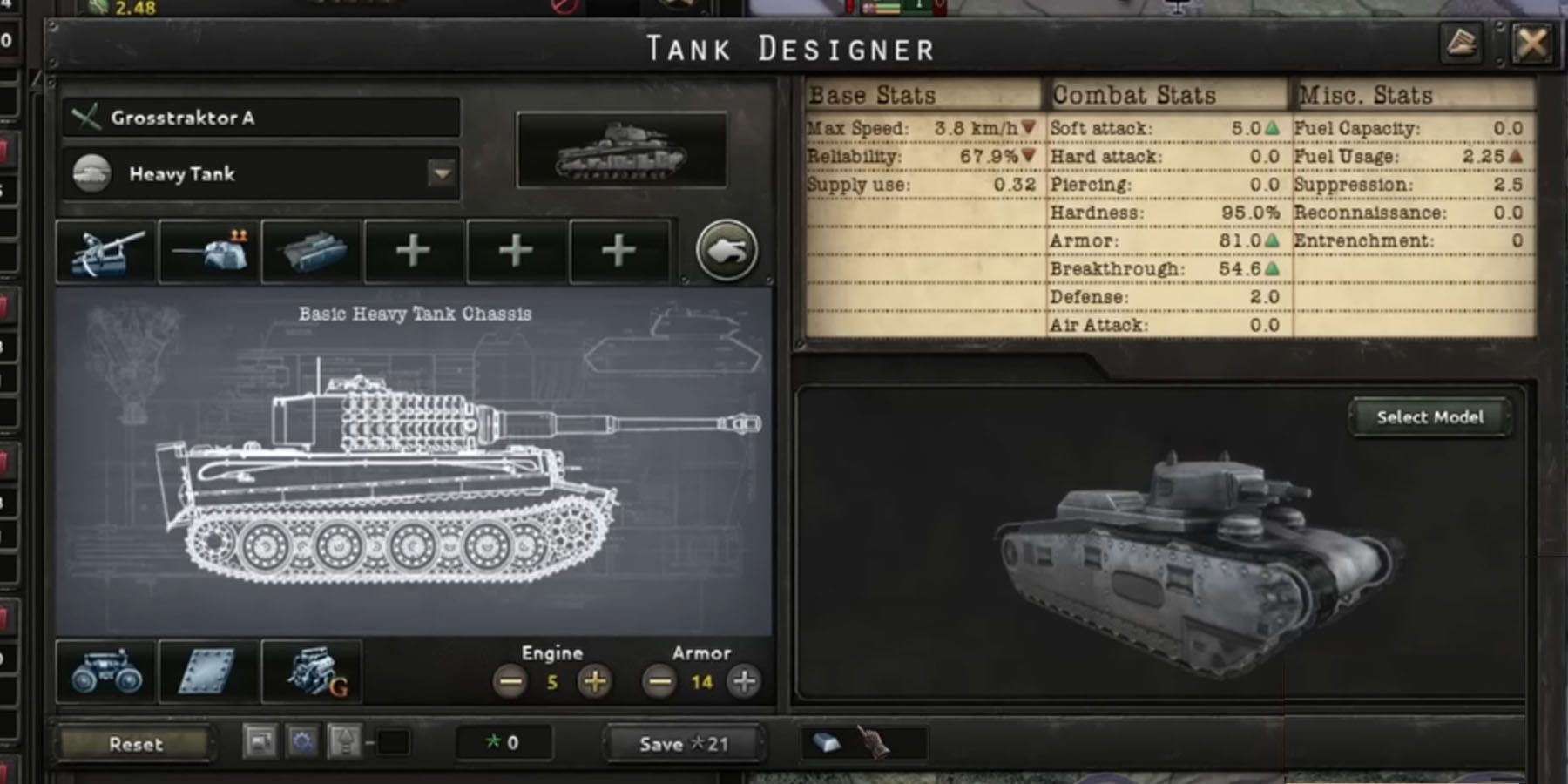
Task: Select the main gun module icon
Action: point(106,251)
